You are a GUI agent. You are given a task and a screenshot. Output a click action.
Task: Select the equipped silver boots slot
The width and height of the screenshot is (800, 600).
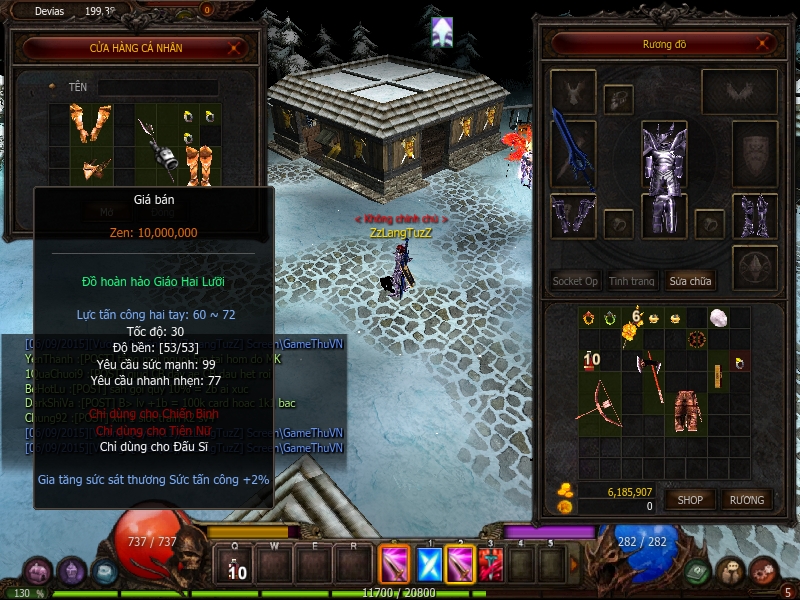pyautogui.click(x=755, y=216)
